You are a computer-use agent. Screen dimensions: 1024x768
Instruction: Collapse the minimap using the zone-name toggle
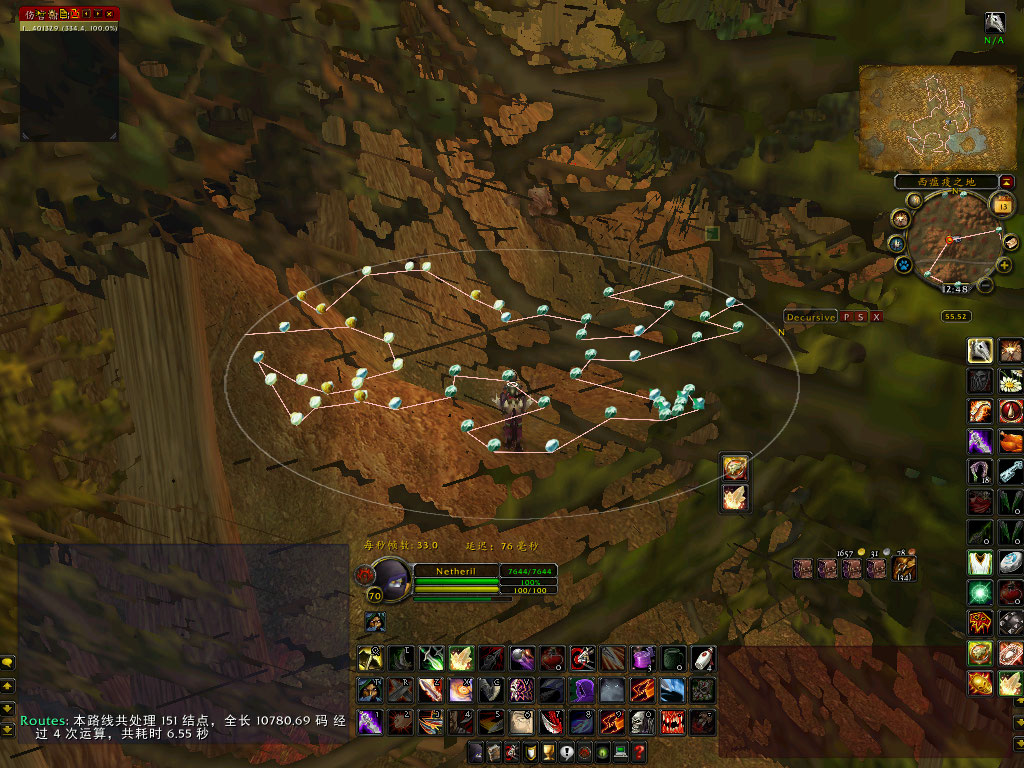[x=1006, y=181]
